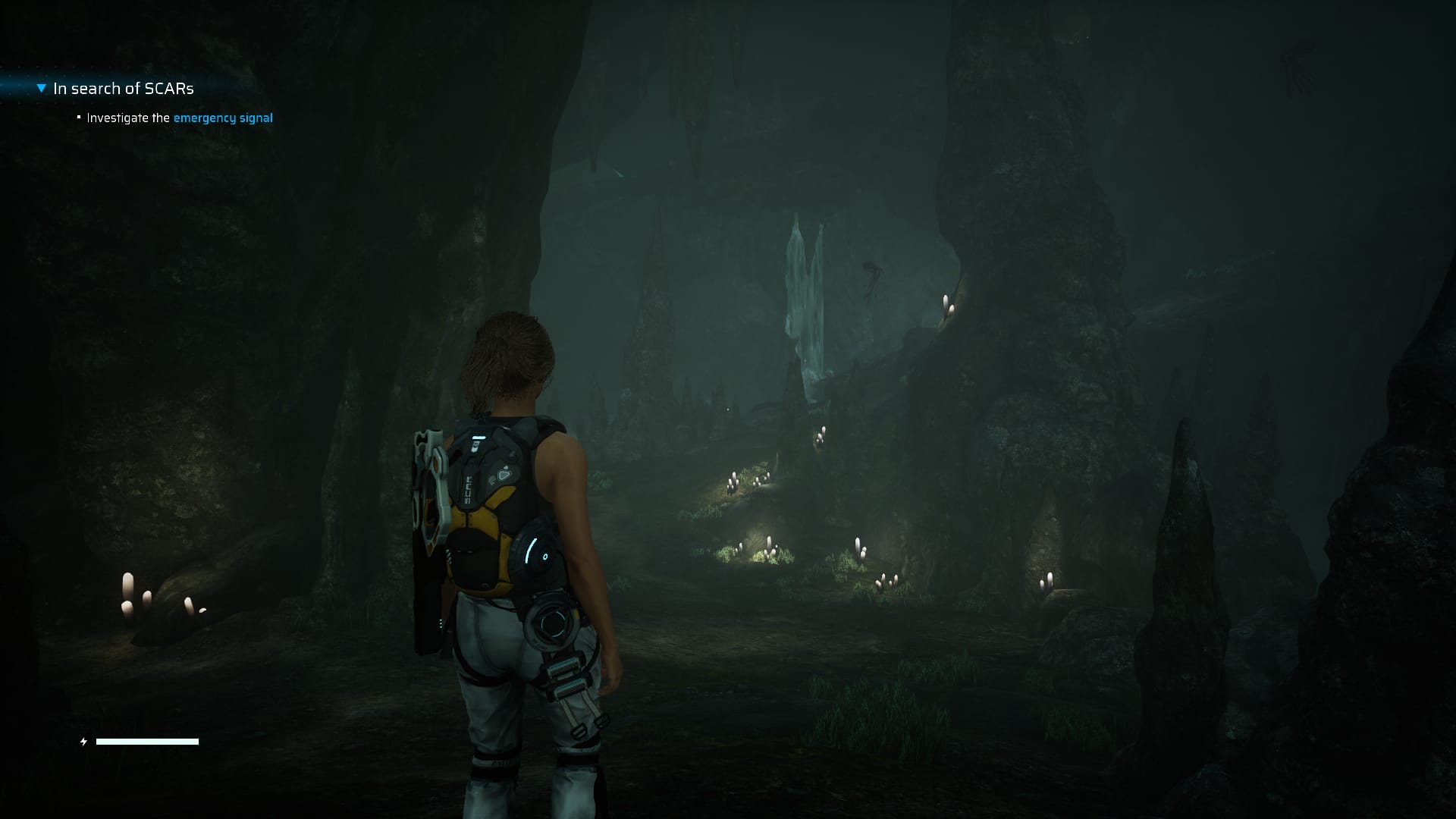Click the emergency signal objective text
This screenshot has height=819, width=1456.
pyautogui.click(x=222, y=118)
